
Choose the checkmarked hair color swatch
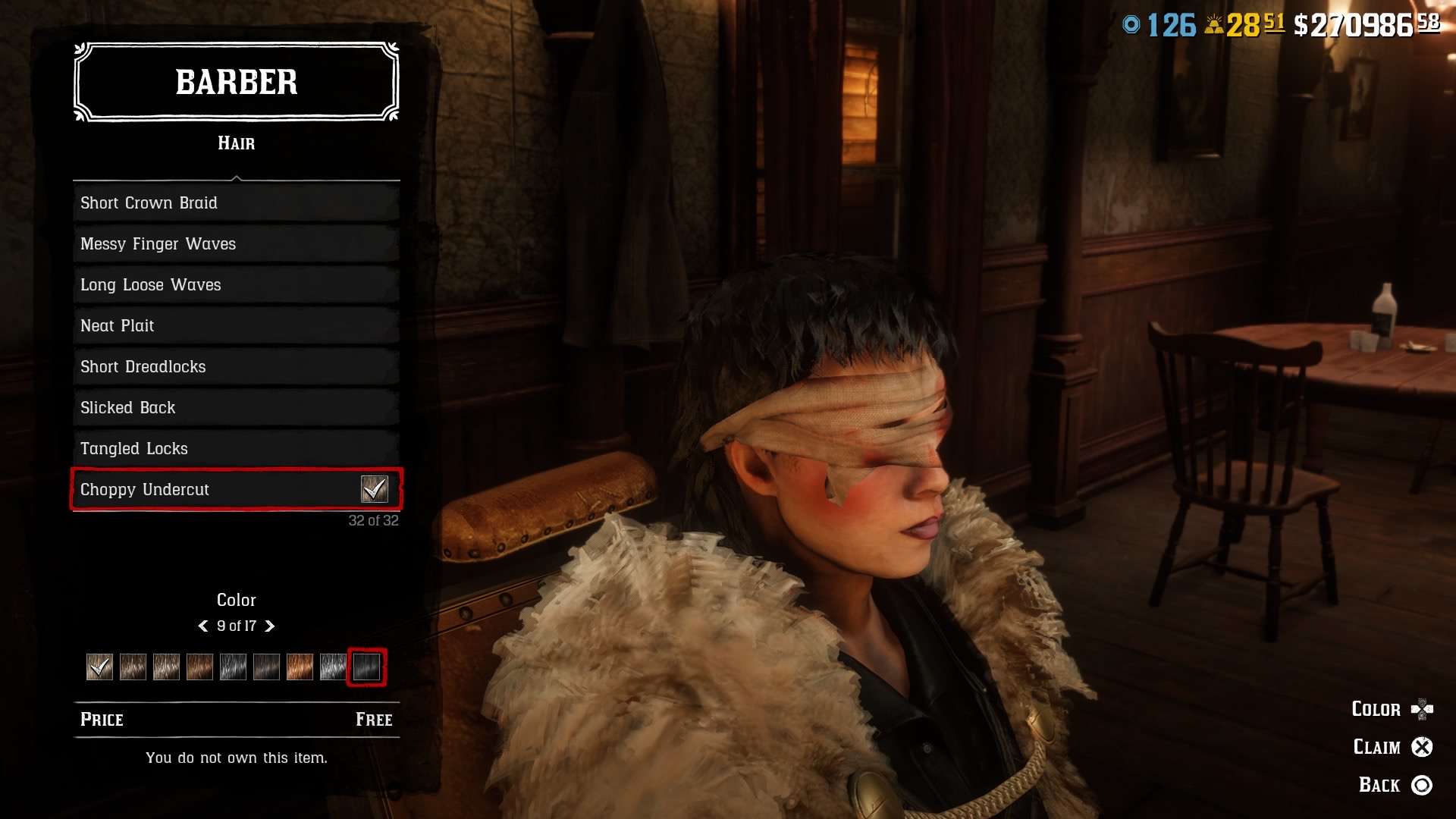[99, 667]
